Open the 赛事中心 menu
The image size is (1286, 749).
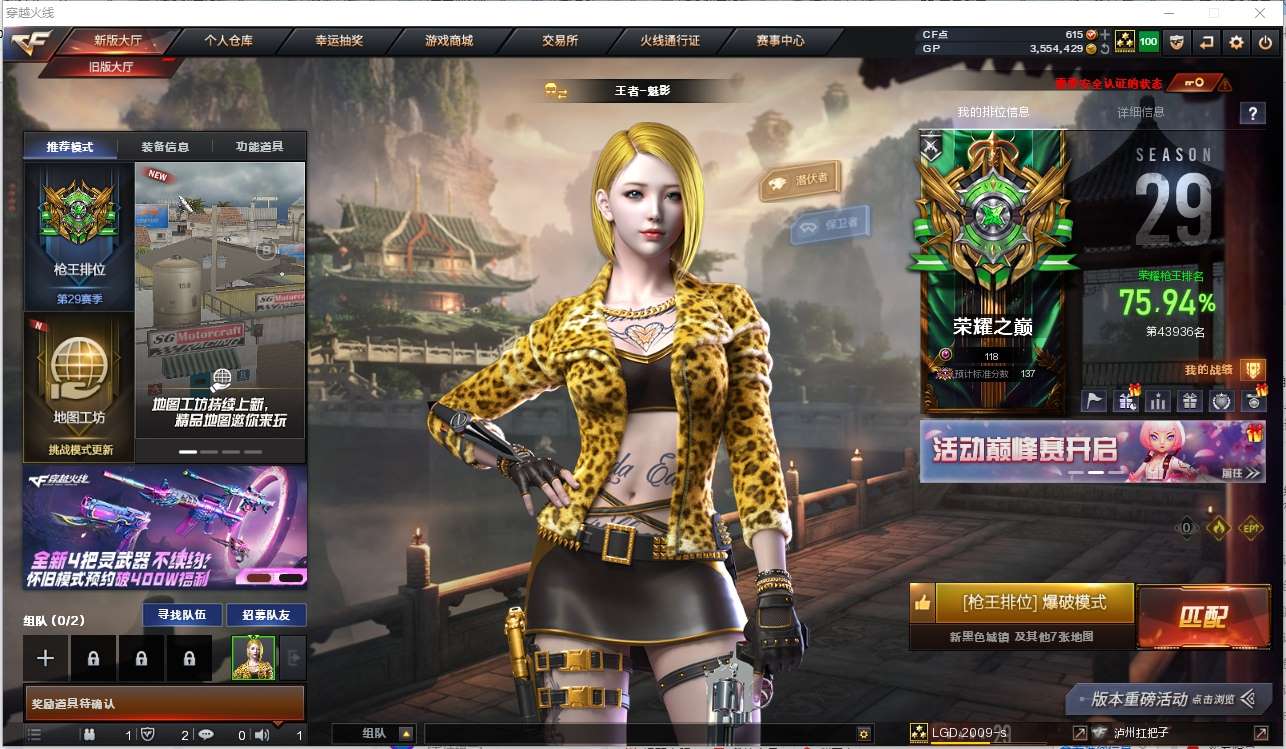click(x=780, y=41)
